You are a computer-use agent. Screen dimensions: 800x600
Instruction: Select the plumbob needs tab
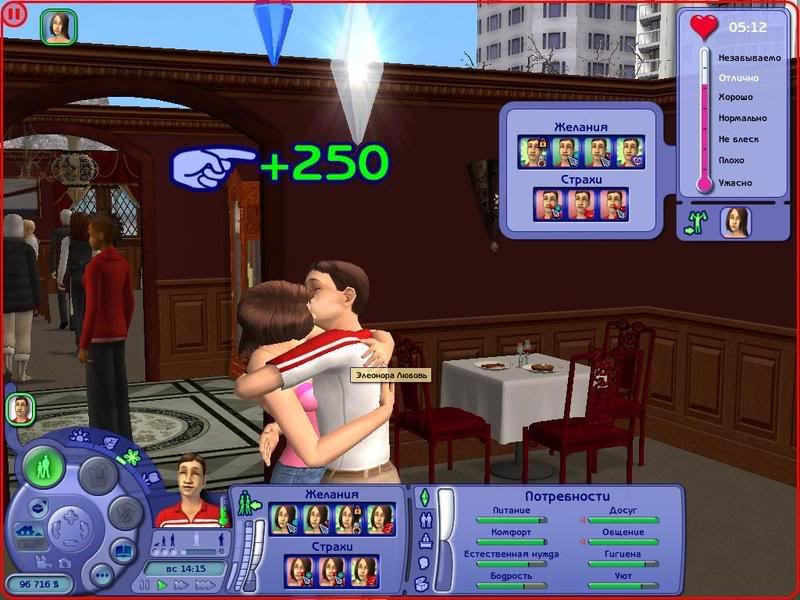(x=423, y=497)
